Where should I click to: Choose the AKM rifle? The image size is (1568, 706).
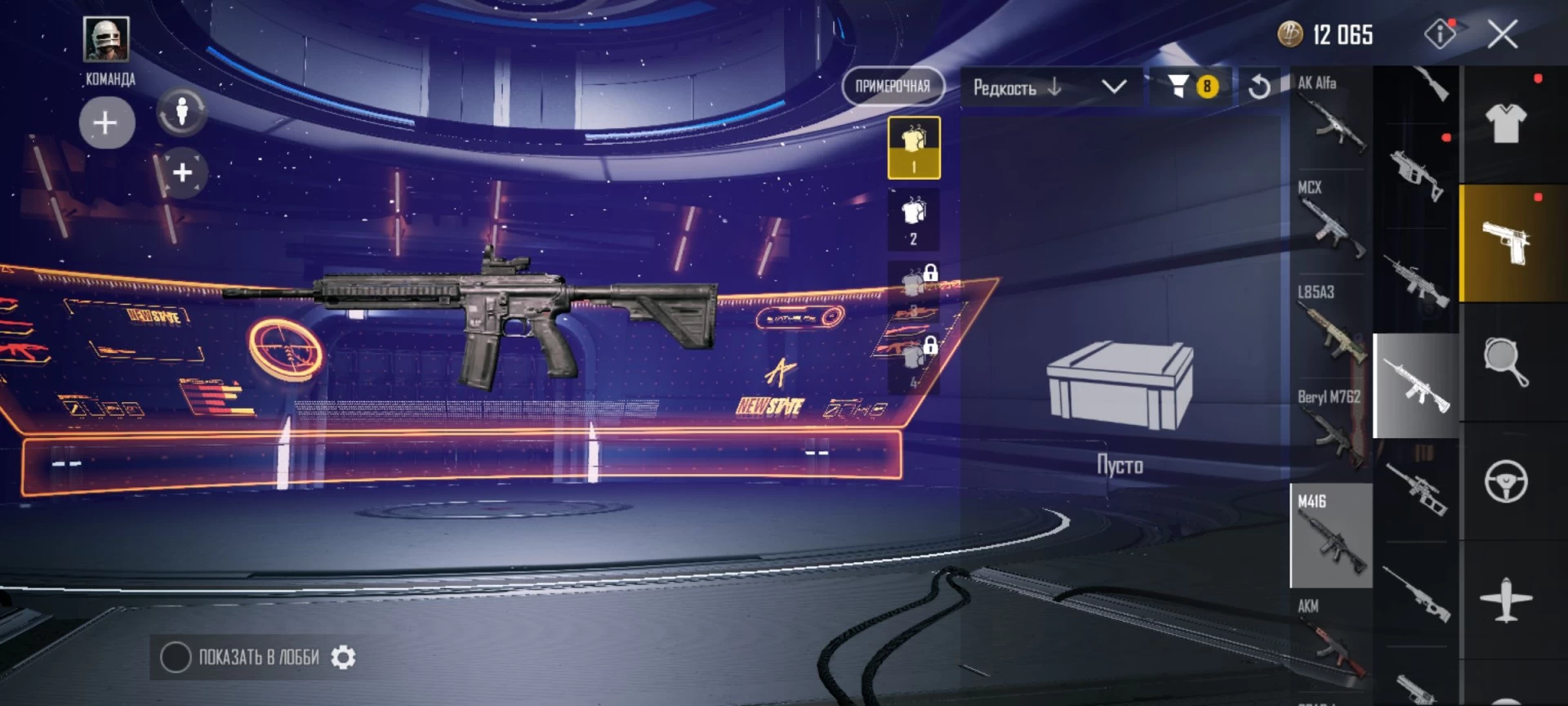click(x=1331, y=641)
